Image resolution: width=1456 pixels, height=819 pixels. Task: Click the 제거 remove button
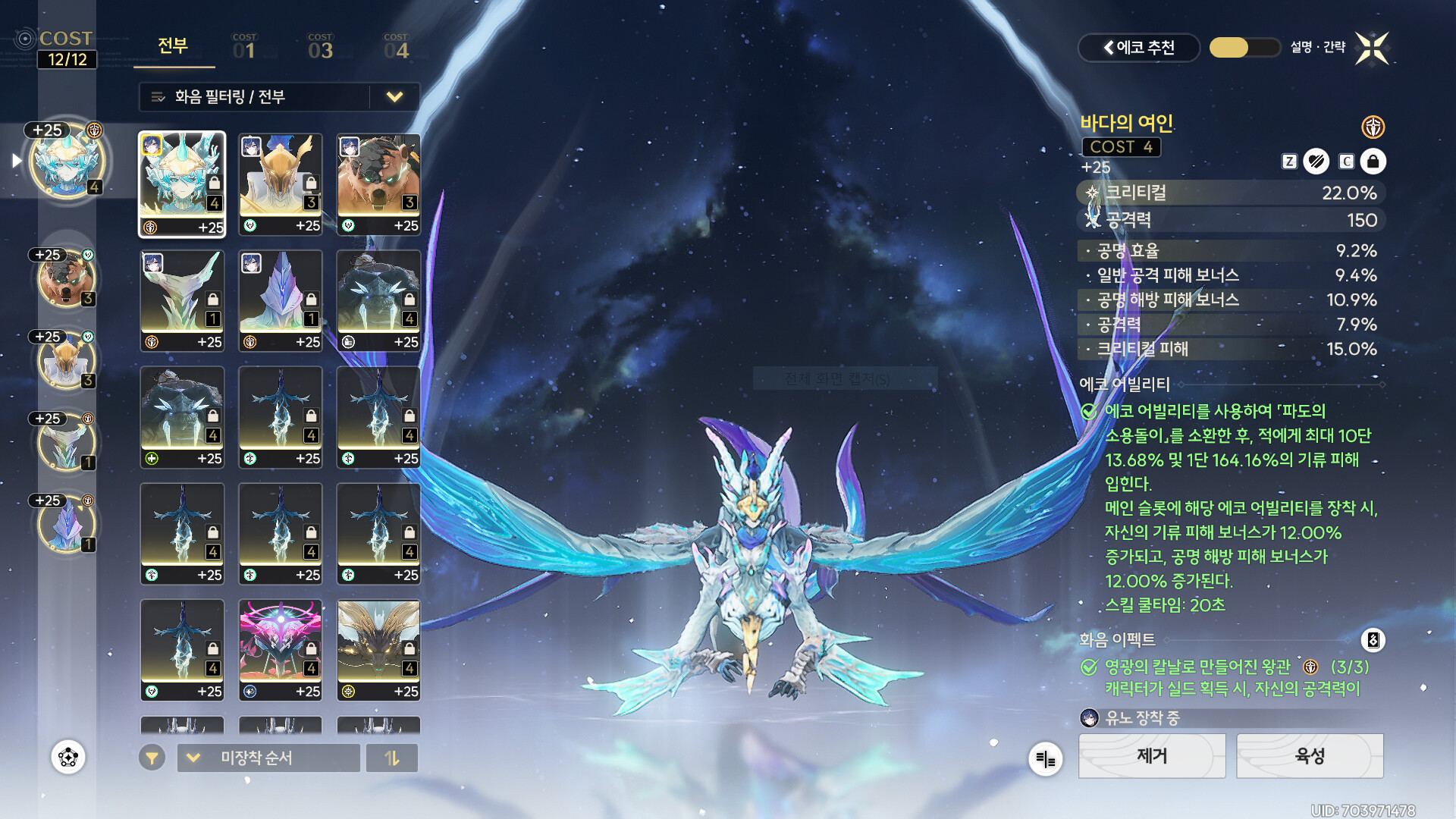(x=1151, y=755)
